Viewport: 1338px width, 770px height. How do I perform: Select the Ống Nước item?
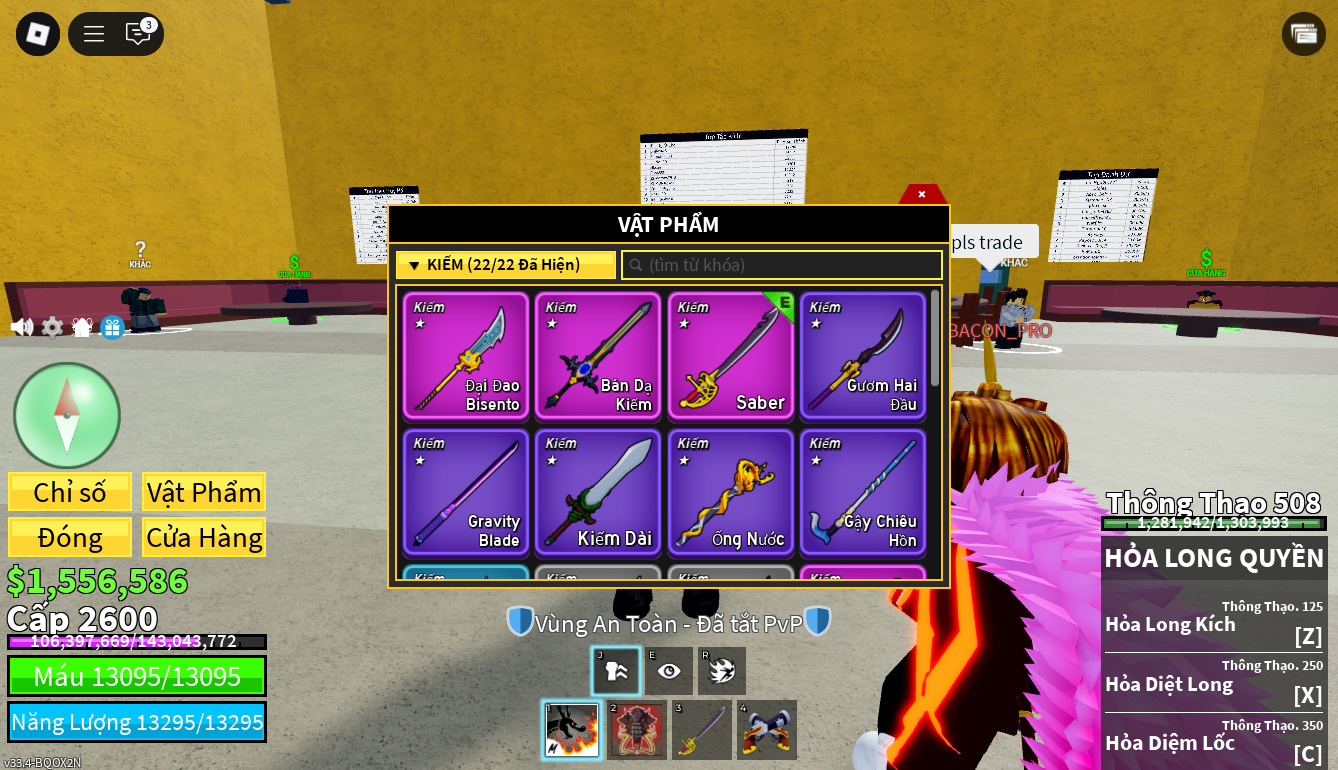pos(730,492)
